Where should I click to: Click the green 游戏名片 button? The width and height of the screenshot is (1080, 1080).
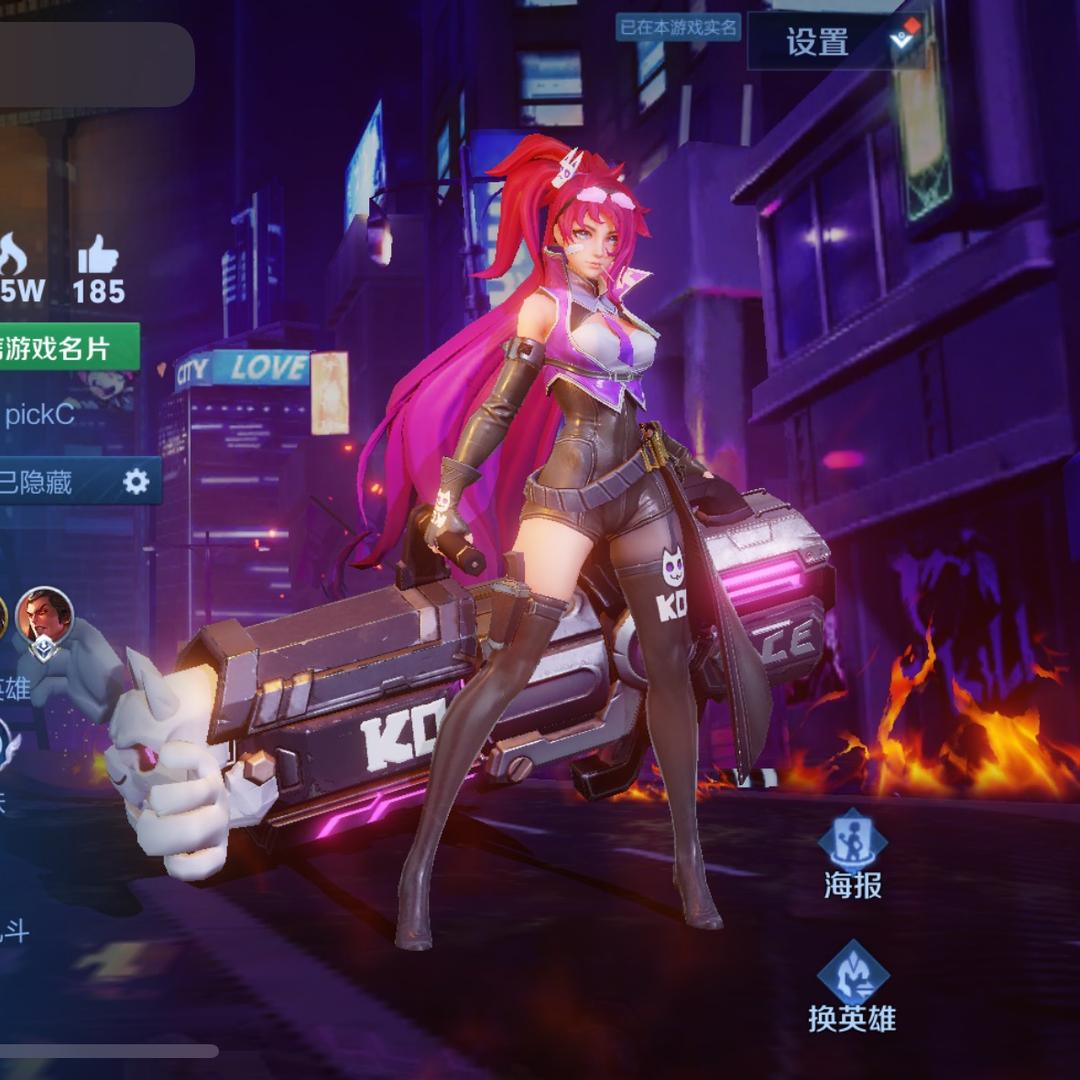[66, 347]
